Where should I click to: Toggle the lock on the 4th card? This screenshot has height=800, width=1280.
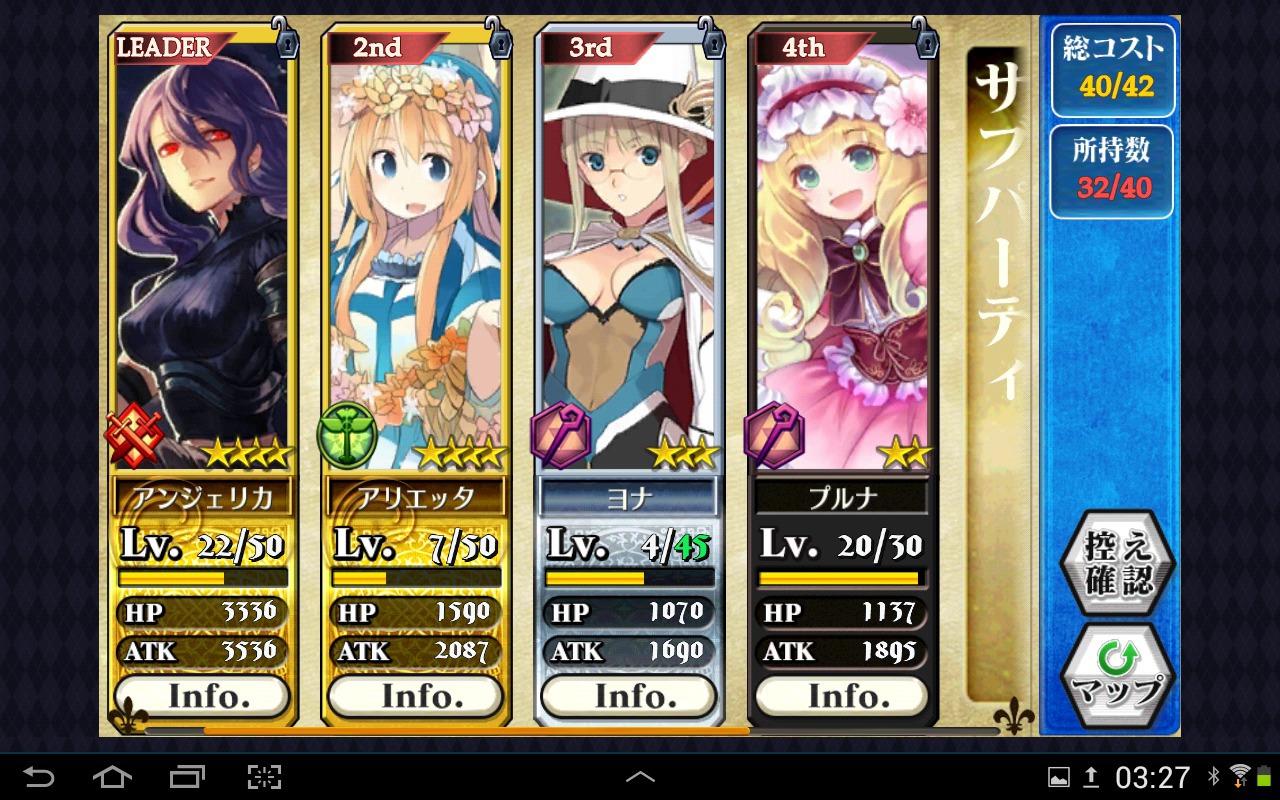925,41
